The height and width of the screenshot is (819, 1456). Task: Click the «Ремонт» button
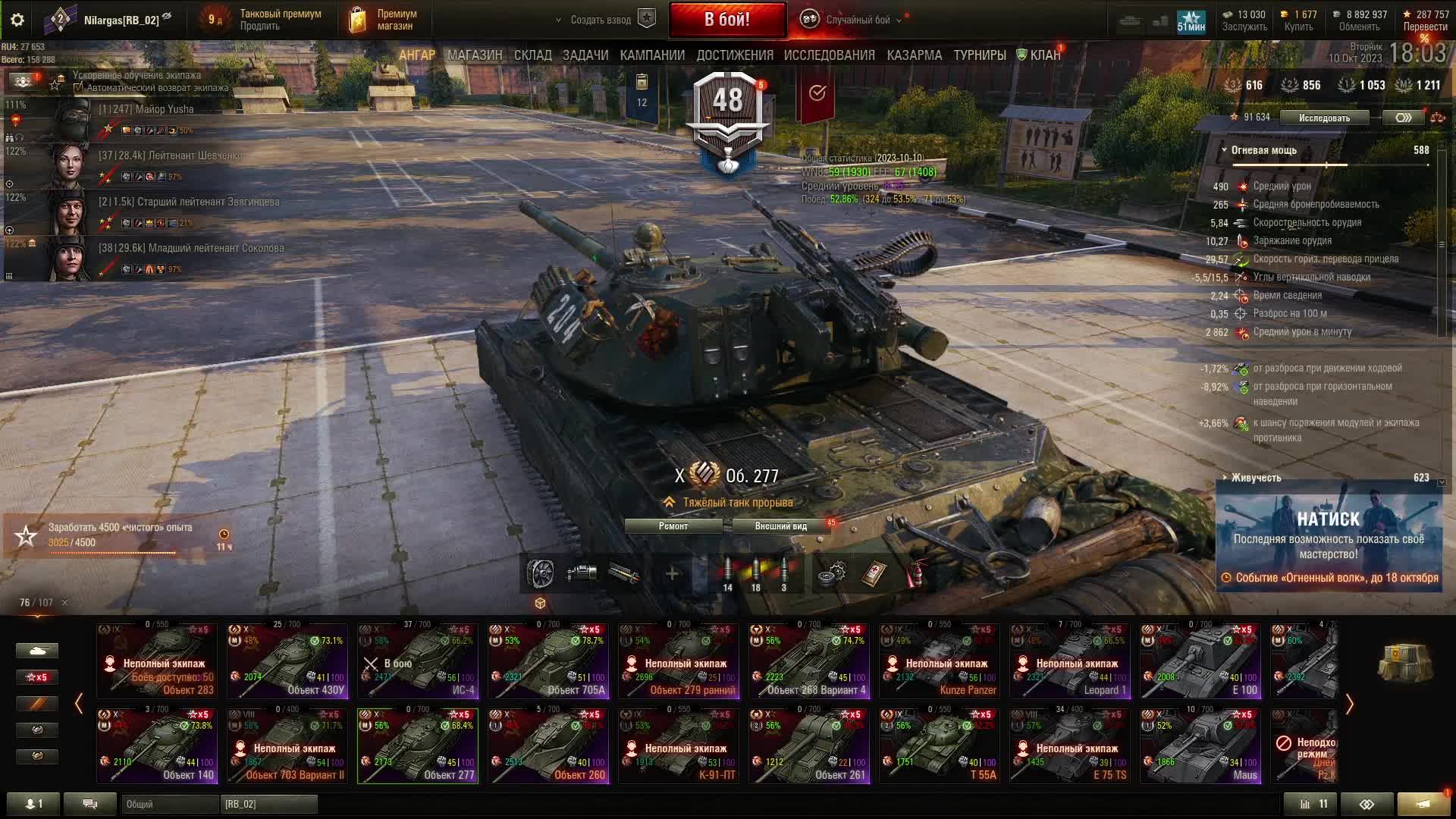(x=673, y=526)
